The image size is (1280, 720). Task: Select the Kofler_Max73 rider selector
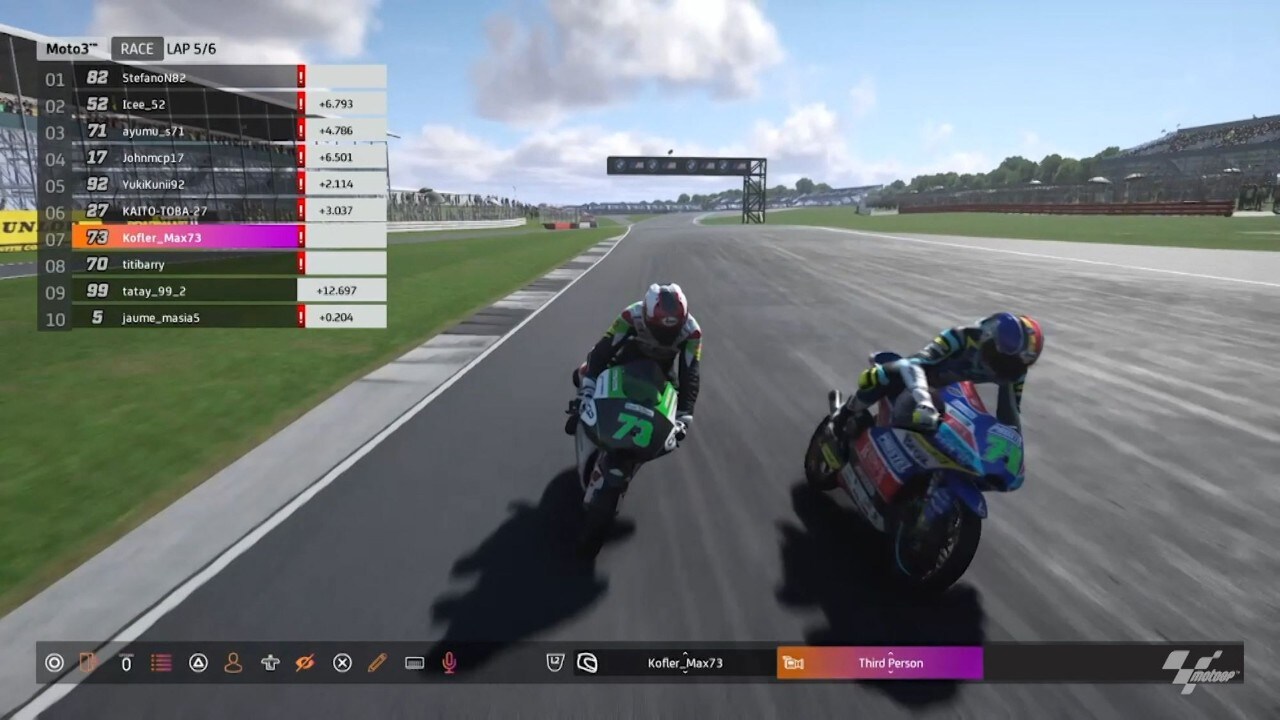(x=685, y=663)
